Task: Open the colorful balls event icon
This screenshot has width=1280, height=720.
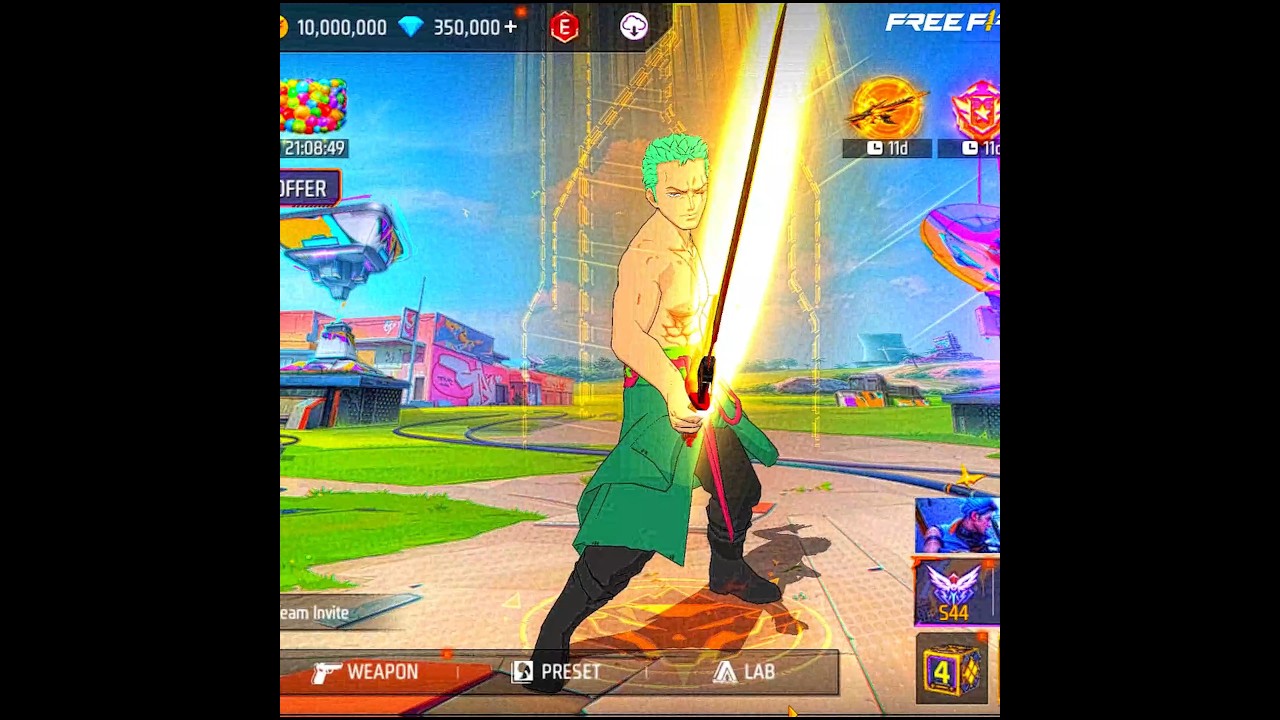Action: tap(313, 106)
